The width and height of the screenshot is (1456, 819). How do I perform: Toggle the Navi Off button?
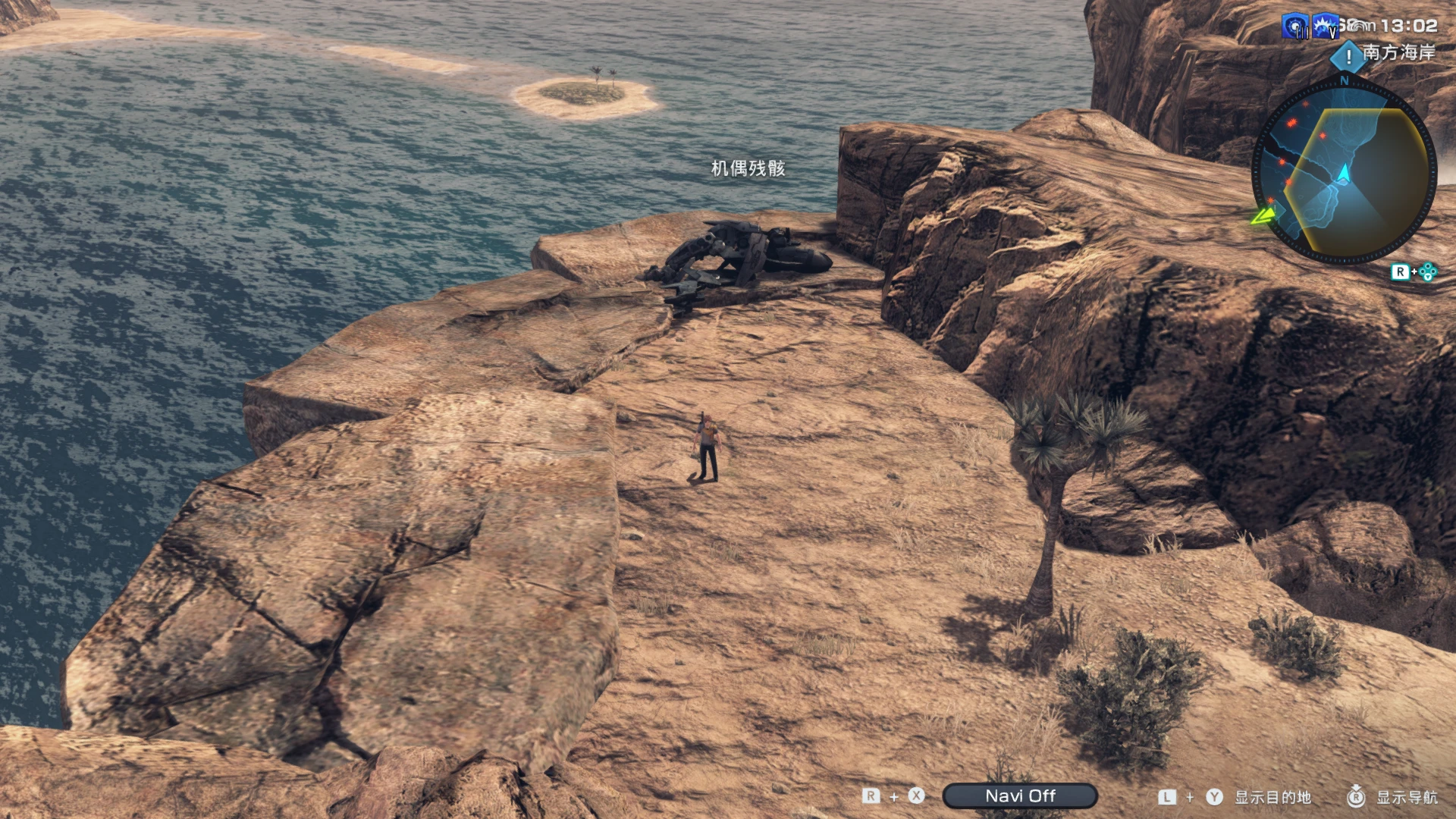pyautogui.click(x=1019, y=795)
